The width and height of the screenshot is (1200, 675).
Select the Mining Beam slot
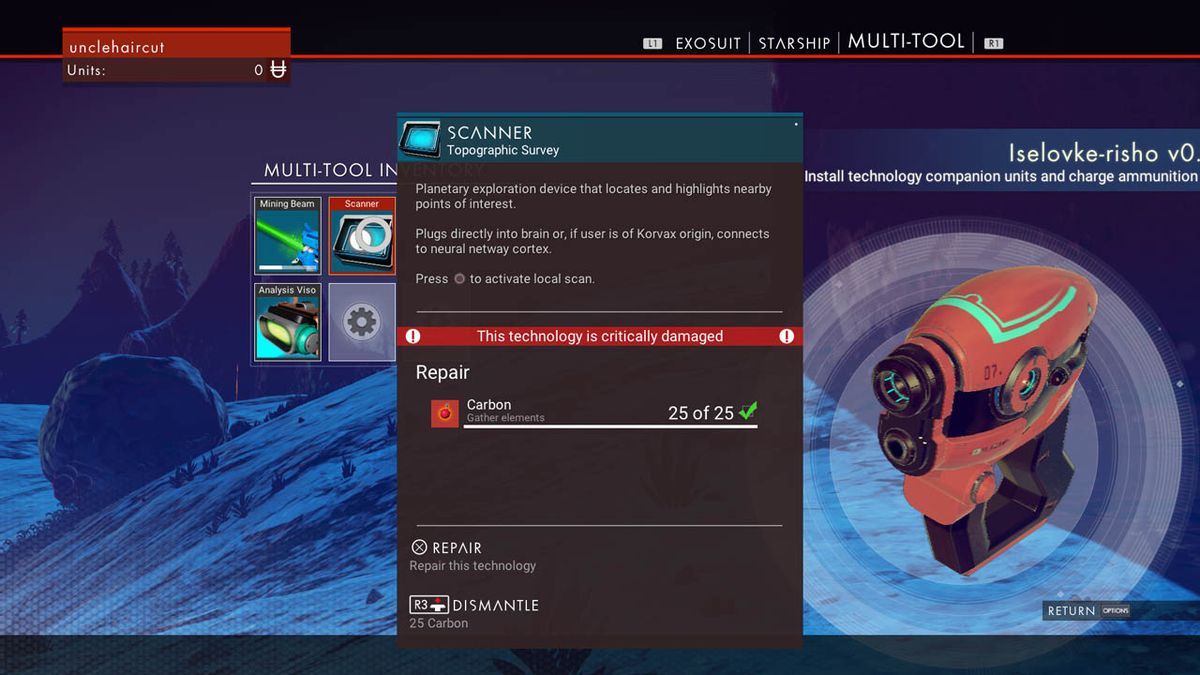(x=288, y=235)
